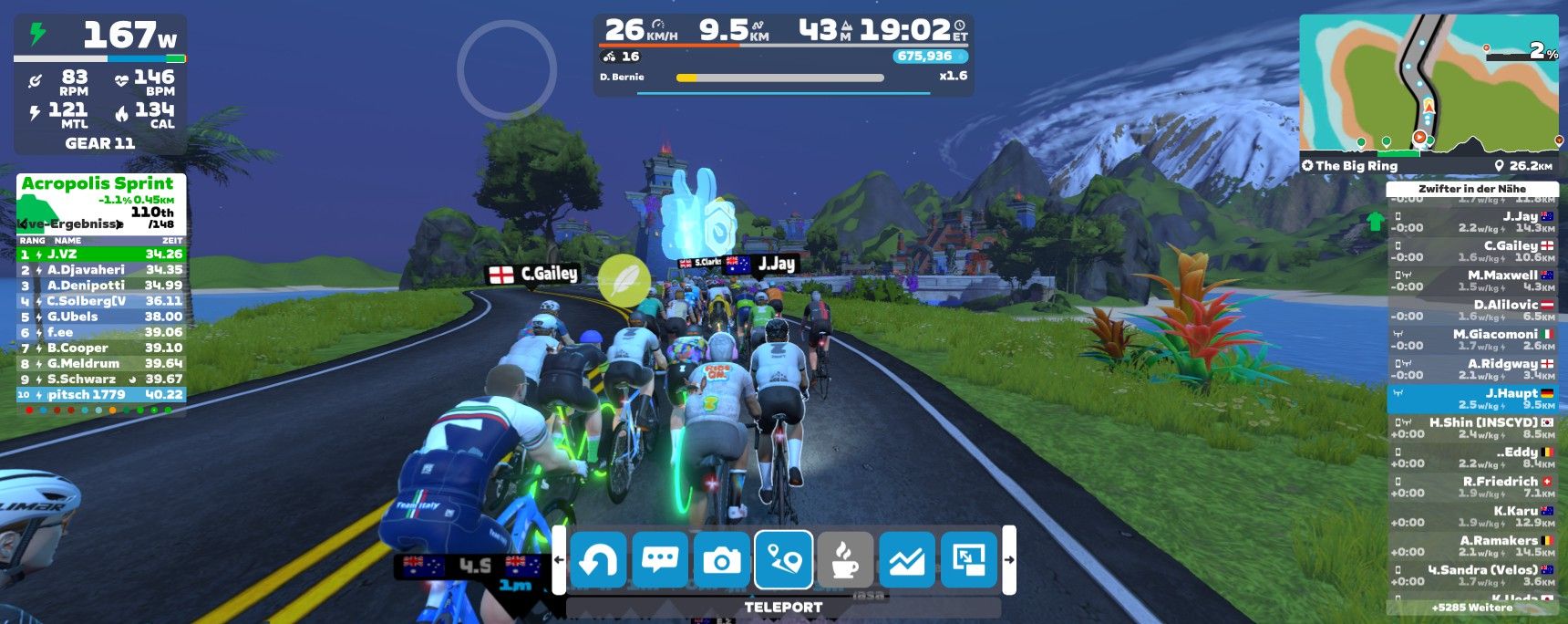Start a coffee break with the cup icon
1568x624 pixels.
[845, 560]
